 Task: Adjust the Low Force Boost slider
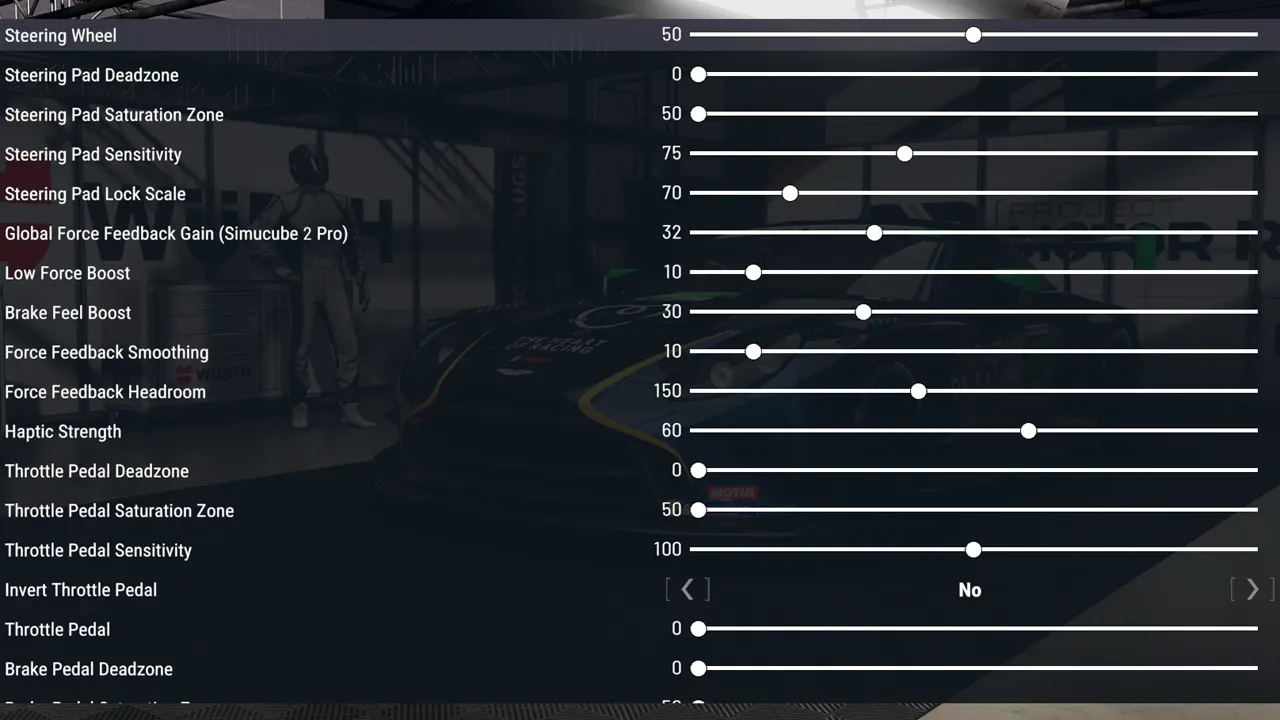coord(753,272)
